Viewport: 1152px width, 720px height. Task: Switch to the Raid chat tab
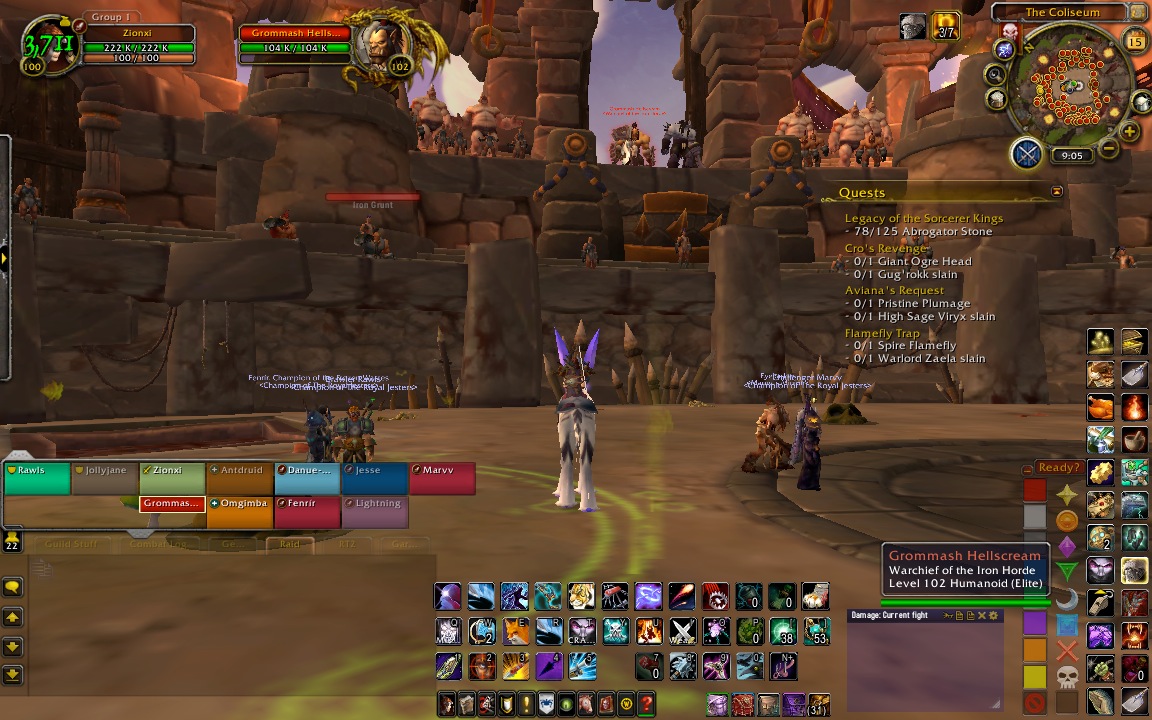click(x=289, y=545)
